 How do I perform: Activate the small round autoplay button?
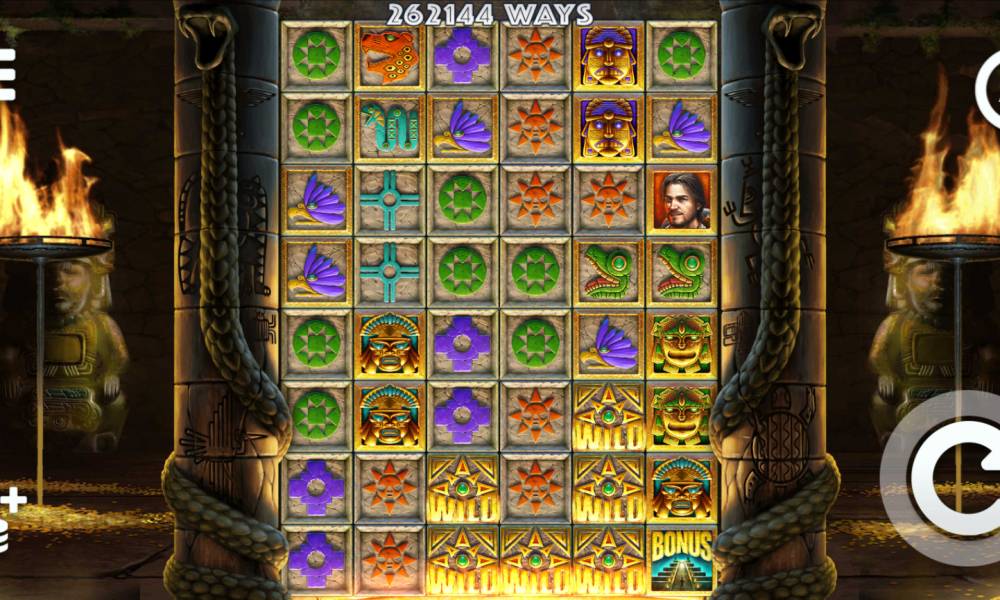(x=989, y=90)
